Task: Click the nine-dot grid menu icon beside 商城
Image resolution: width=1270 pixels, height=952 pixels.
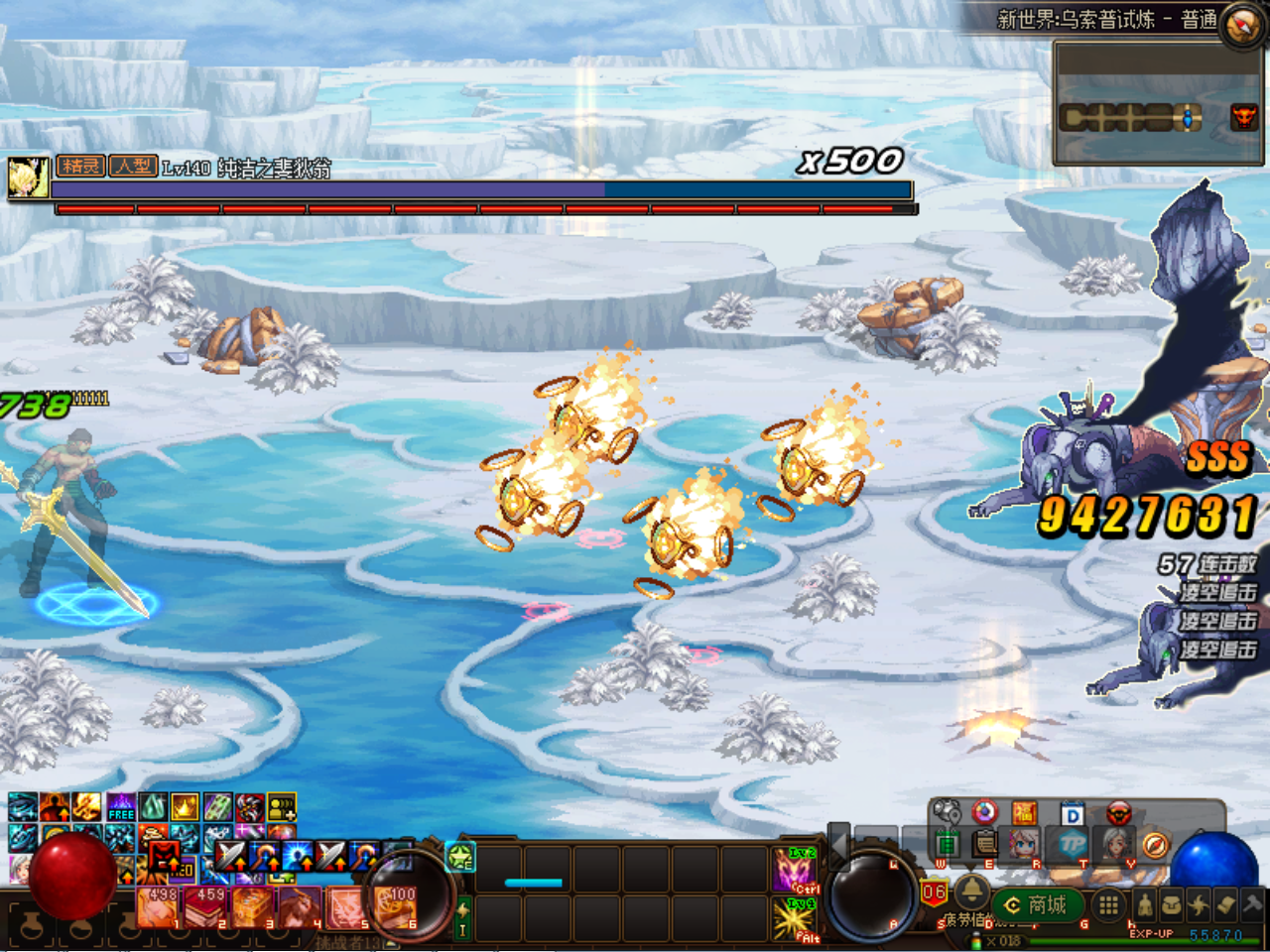Action: click(1106, 905)
